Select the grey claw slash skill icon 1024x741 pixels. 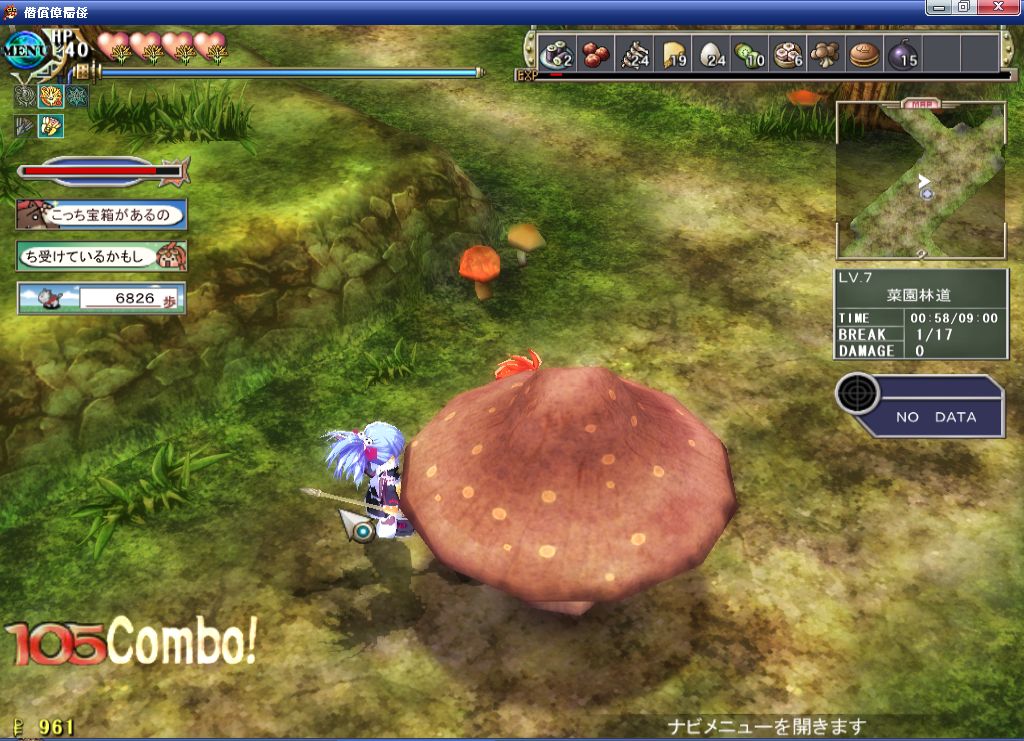tap(25, 125)
